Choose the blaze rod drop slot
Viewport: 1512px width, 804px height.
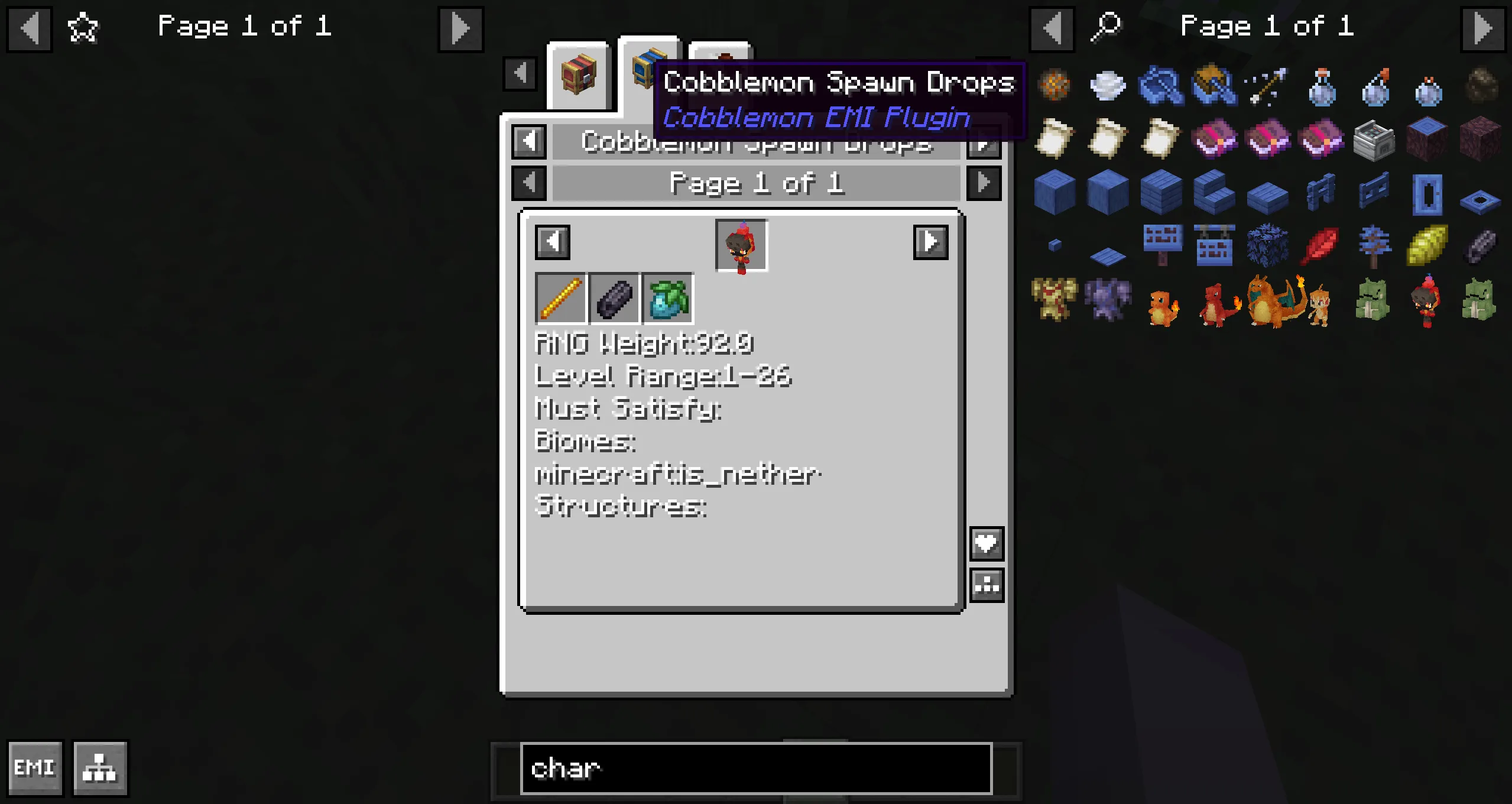560,299
